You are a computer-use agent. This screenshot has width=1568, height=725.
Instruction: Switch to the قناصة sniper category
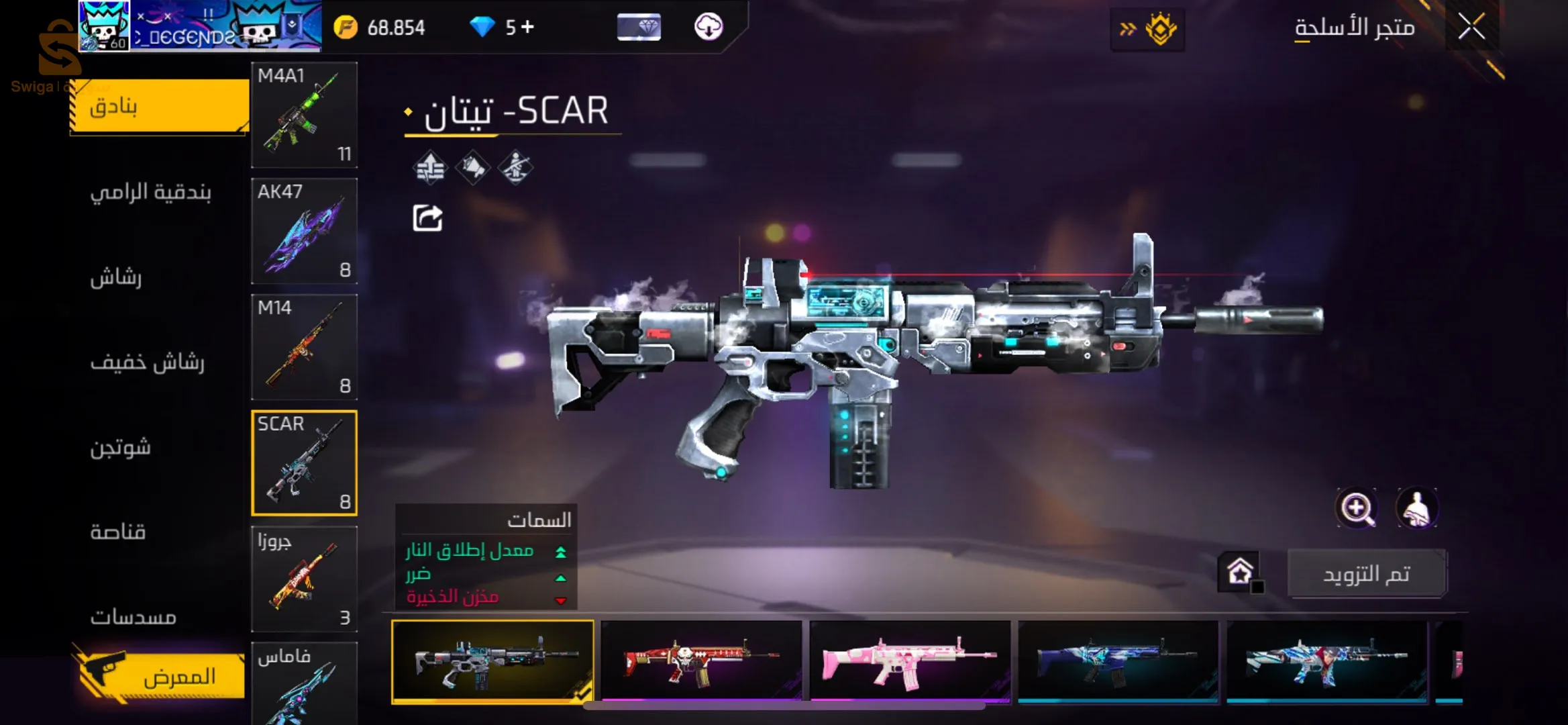pyautogui.click(x=118, y=532)
